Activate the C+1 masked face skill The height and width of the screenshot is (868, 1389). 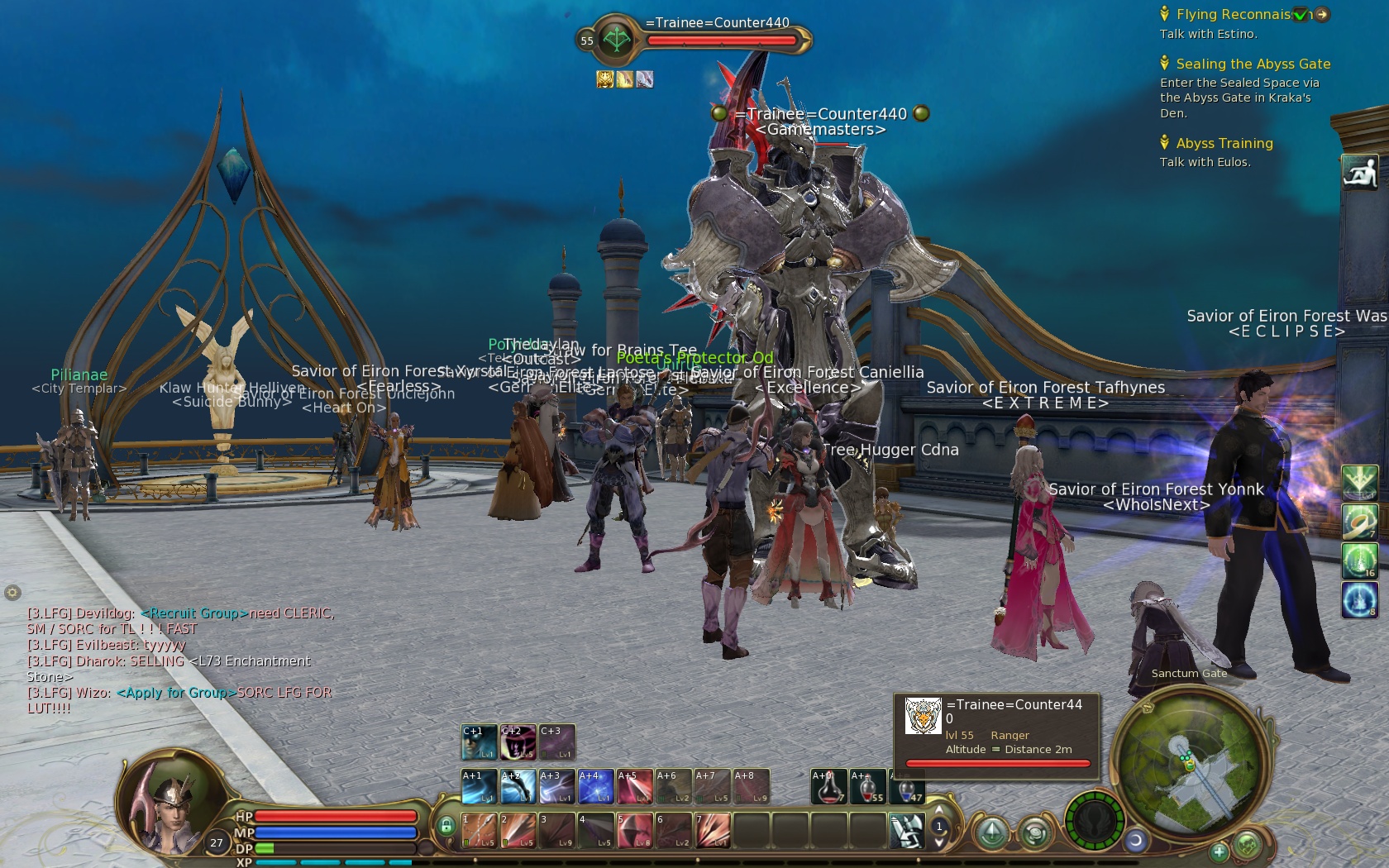click(x=479, y=742)
